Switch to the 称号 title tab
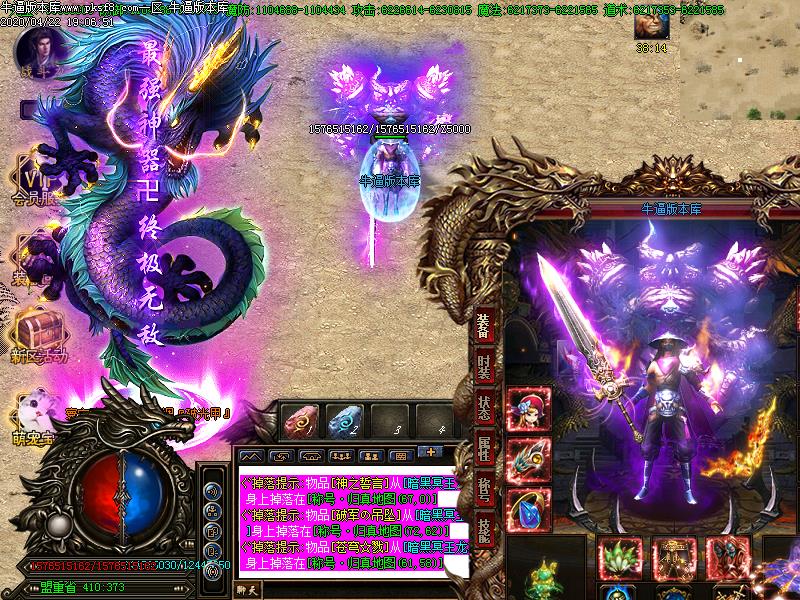This screenshot has width=800, height=600. pos(484,491)
